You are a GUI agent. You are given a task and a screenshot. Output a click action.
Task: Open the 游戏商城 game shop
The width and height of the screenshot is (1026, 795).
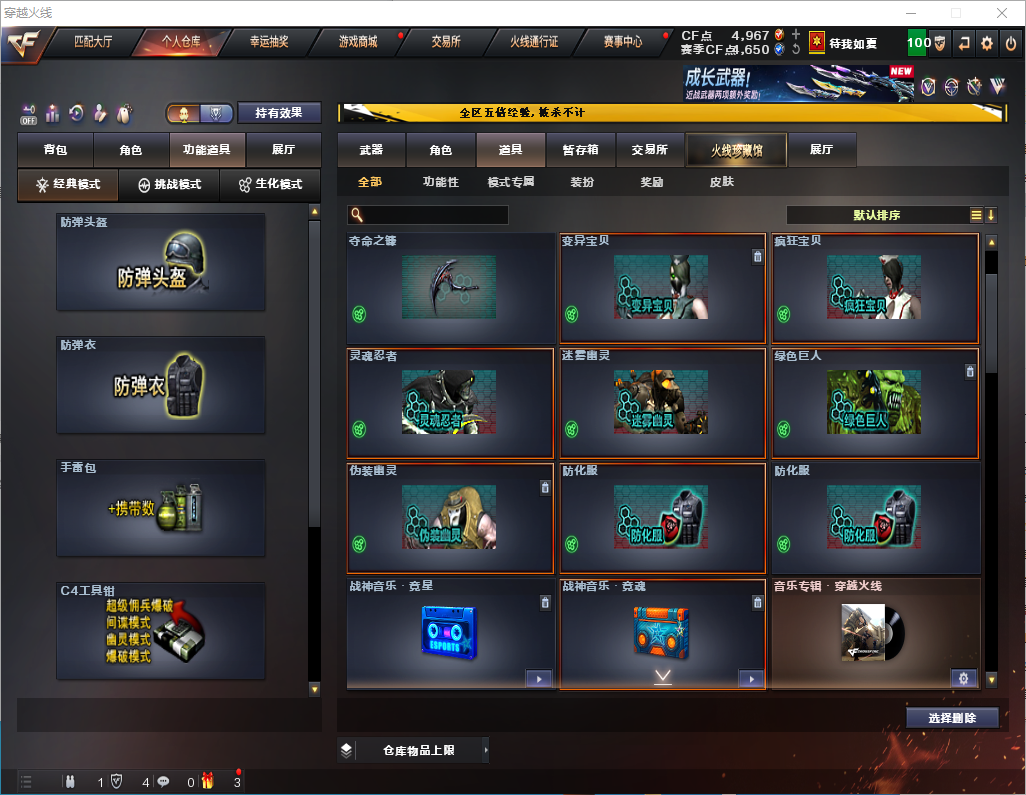pos(357,42)
